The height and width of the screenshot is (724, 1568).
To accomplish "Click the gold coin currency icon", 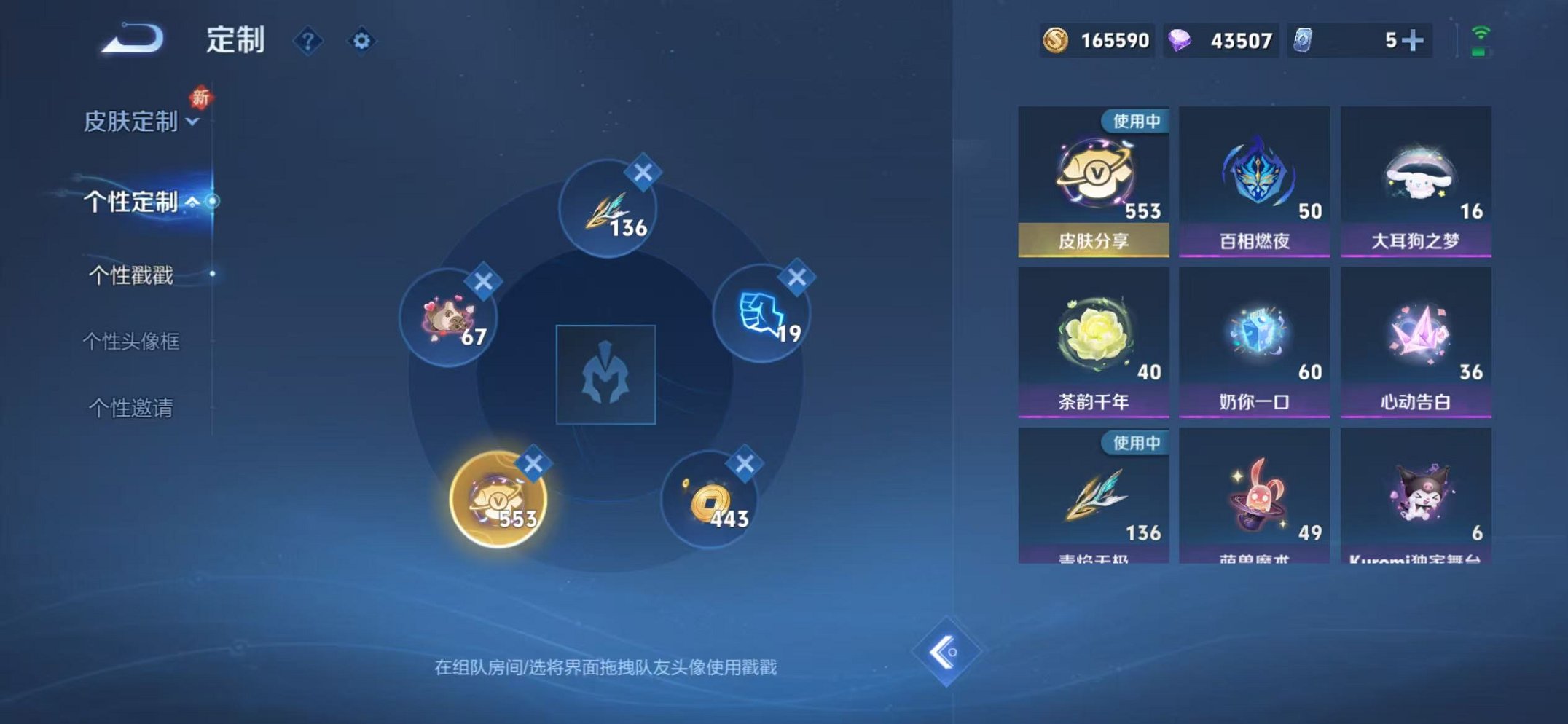I will 1055,42.
